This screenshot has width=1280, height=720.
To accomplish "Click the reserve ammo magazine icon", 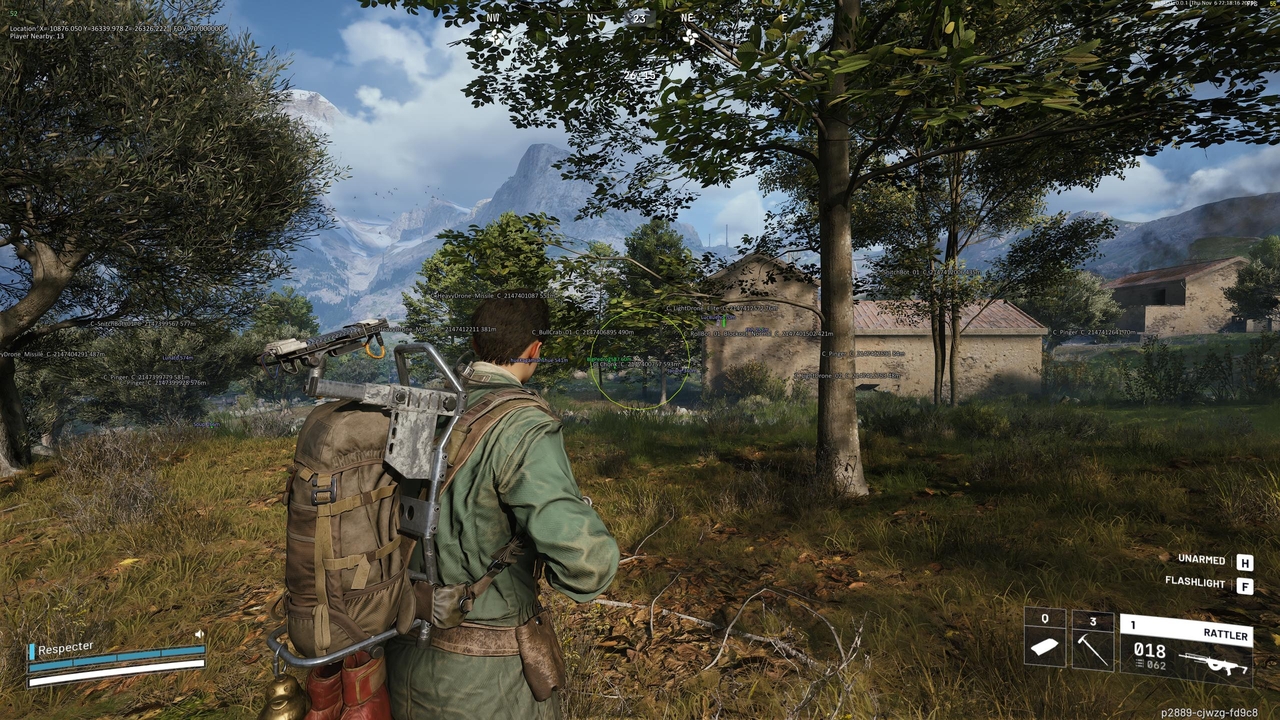I will (x=1140, y=665).
